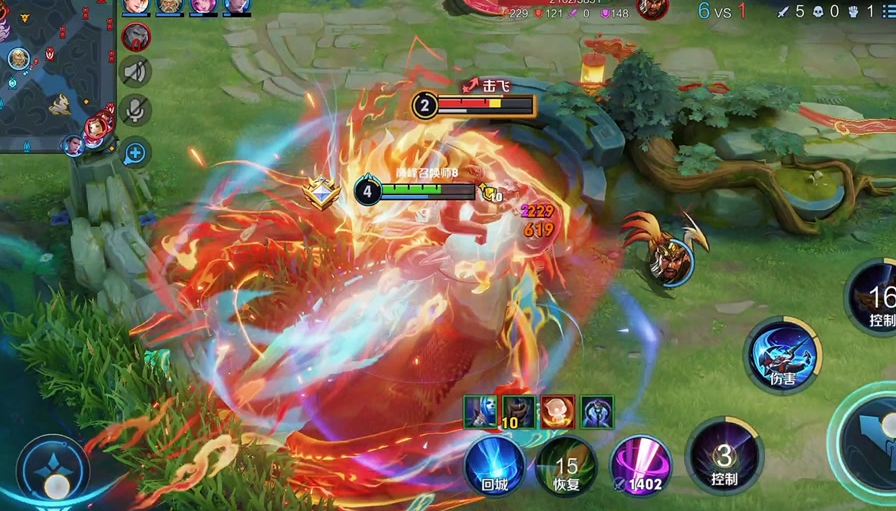The image size is (896, 511).
Task: Open the quick chat plus bubble
Action: 136,152
